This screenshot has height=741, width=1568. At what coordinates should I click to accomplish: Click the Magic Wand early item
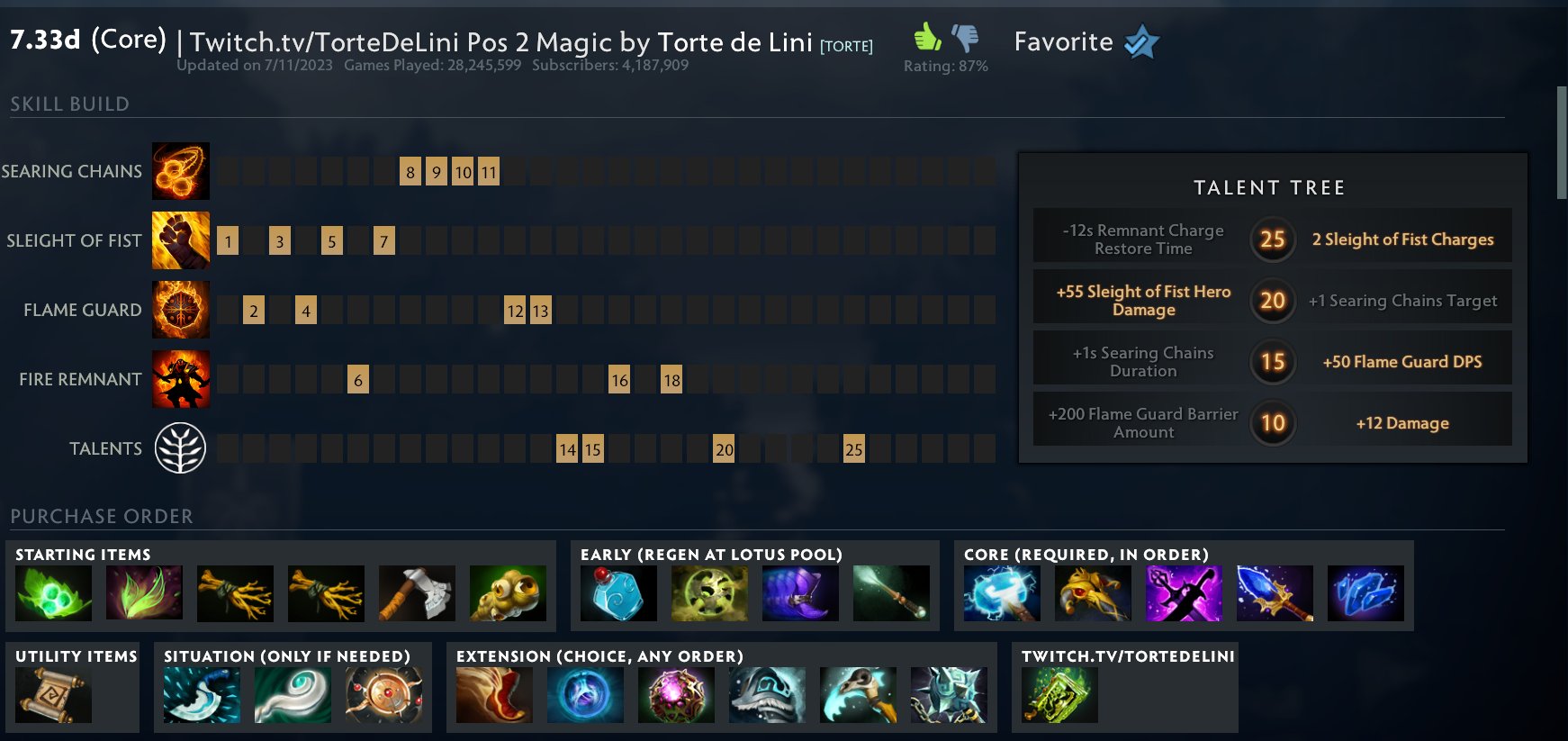(x=891, y=592)
